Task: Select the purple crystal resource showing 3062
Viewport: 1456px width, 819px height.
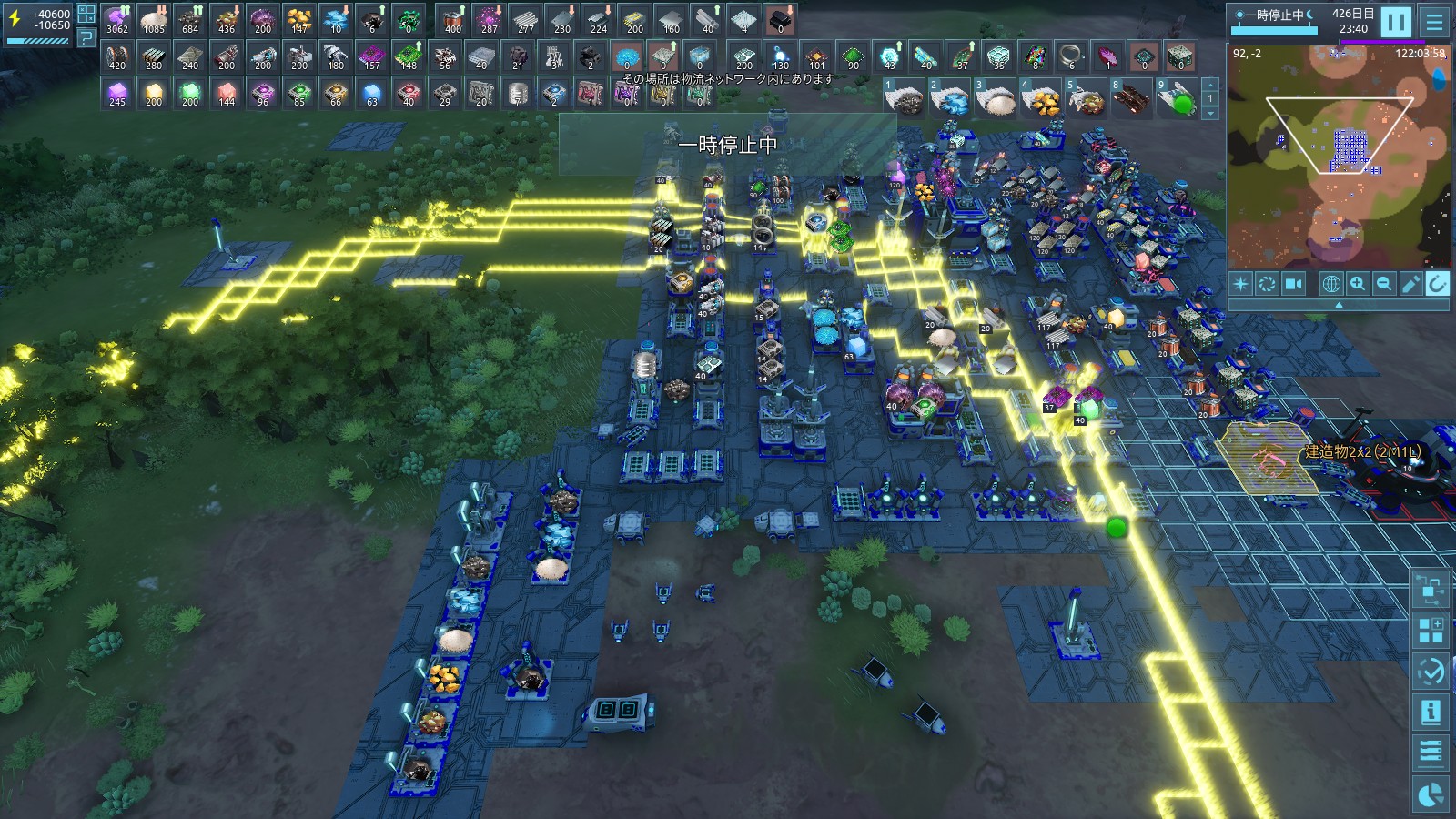Action: point(117,20)
